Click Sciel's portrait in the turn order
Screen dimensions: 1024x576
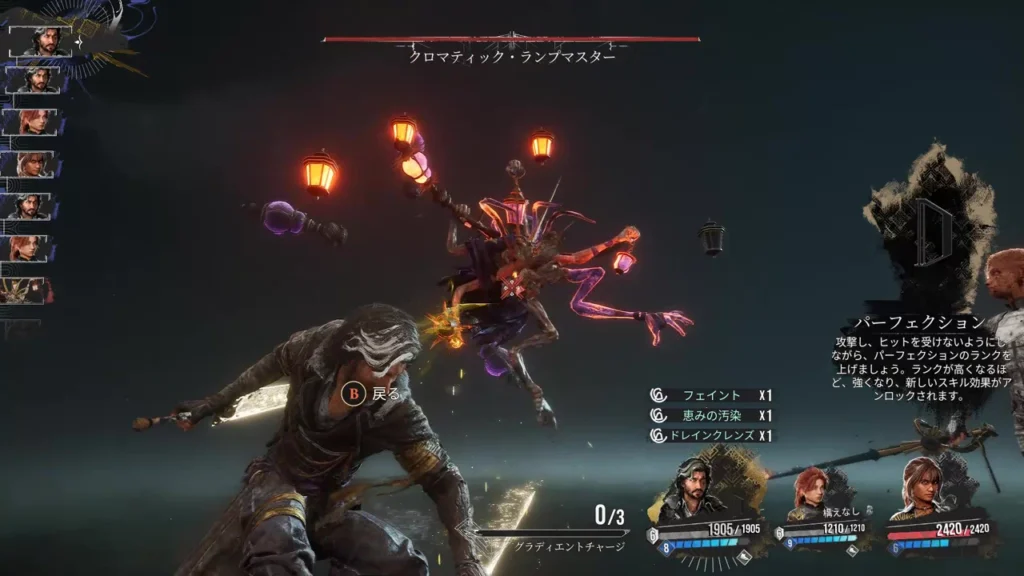pyautogui.click(x=30, y=164)
